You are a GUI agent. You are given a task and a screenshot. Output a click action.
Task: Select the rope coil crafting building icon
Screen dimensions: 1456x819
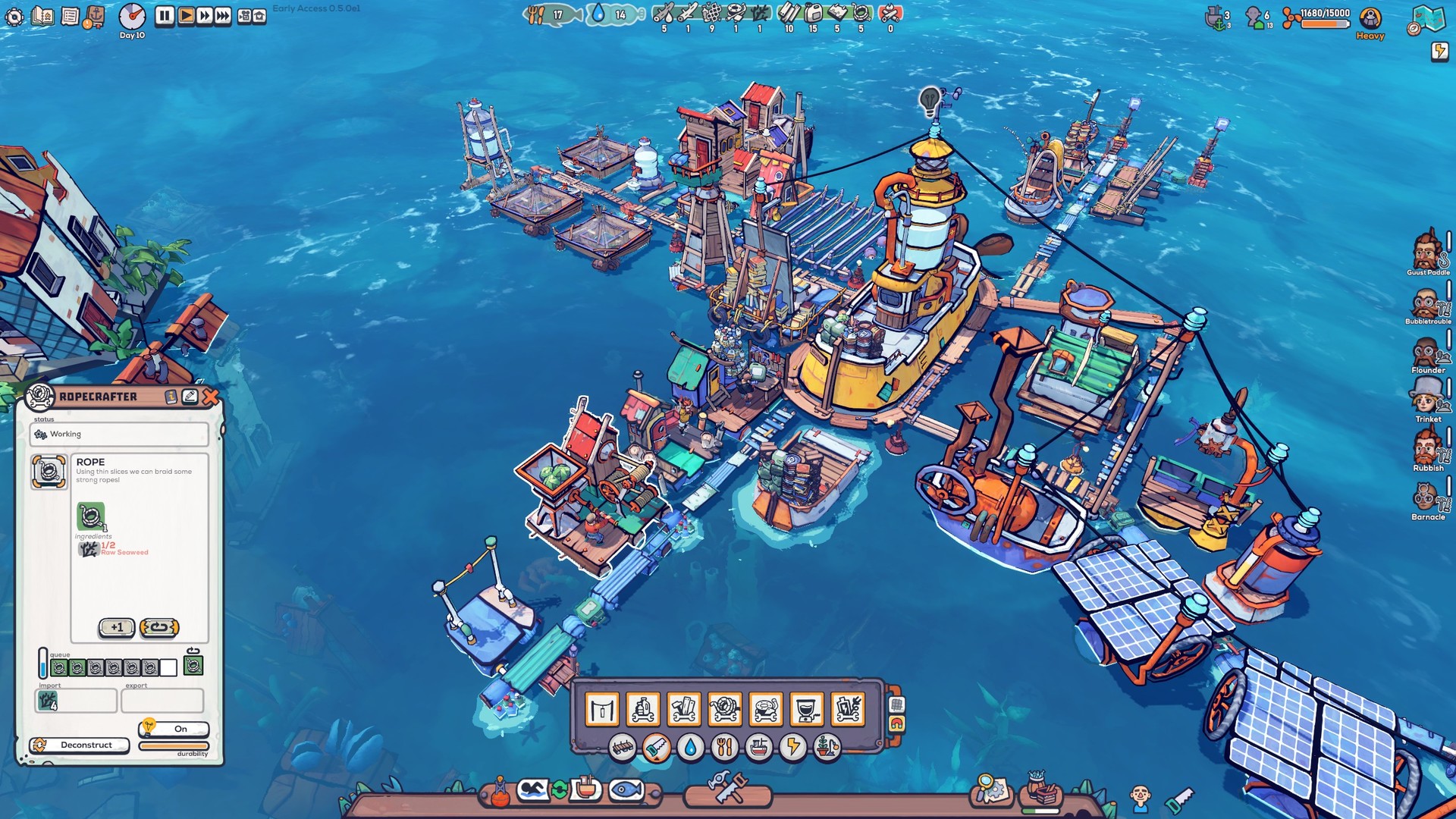724,709
